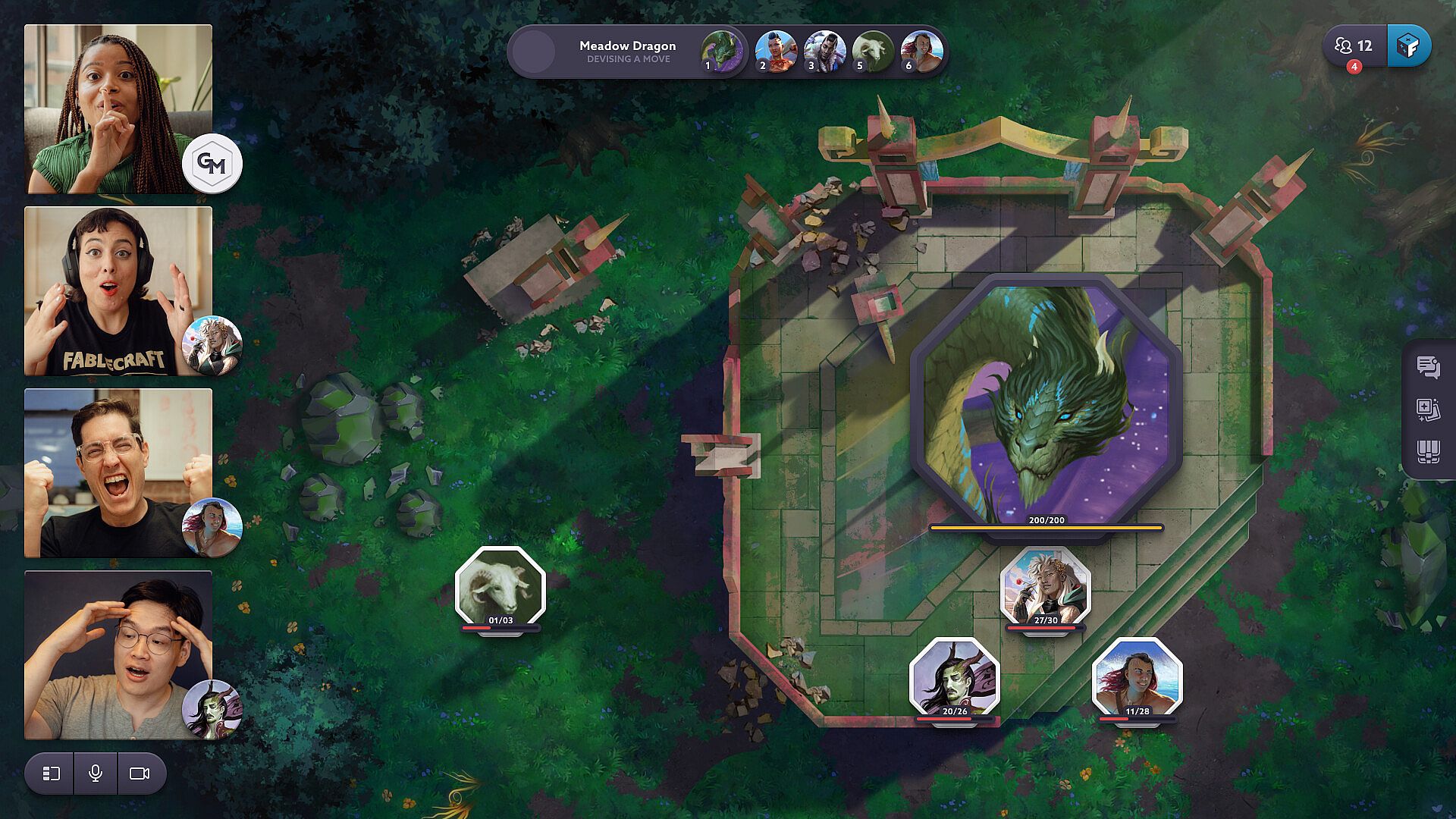This screenshot has height=819, width=1456.
Task: Toggle the video camera button
Action: click(140, 773)
